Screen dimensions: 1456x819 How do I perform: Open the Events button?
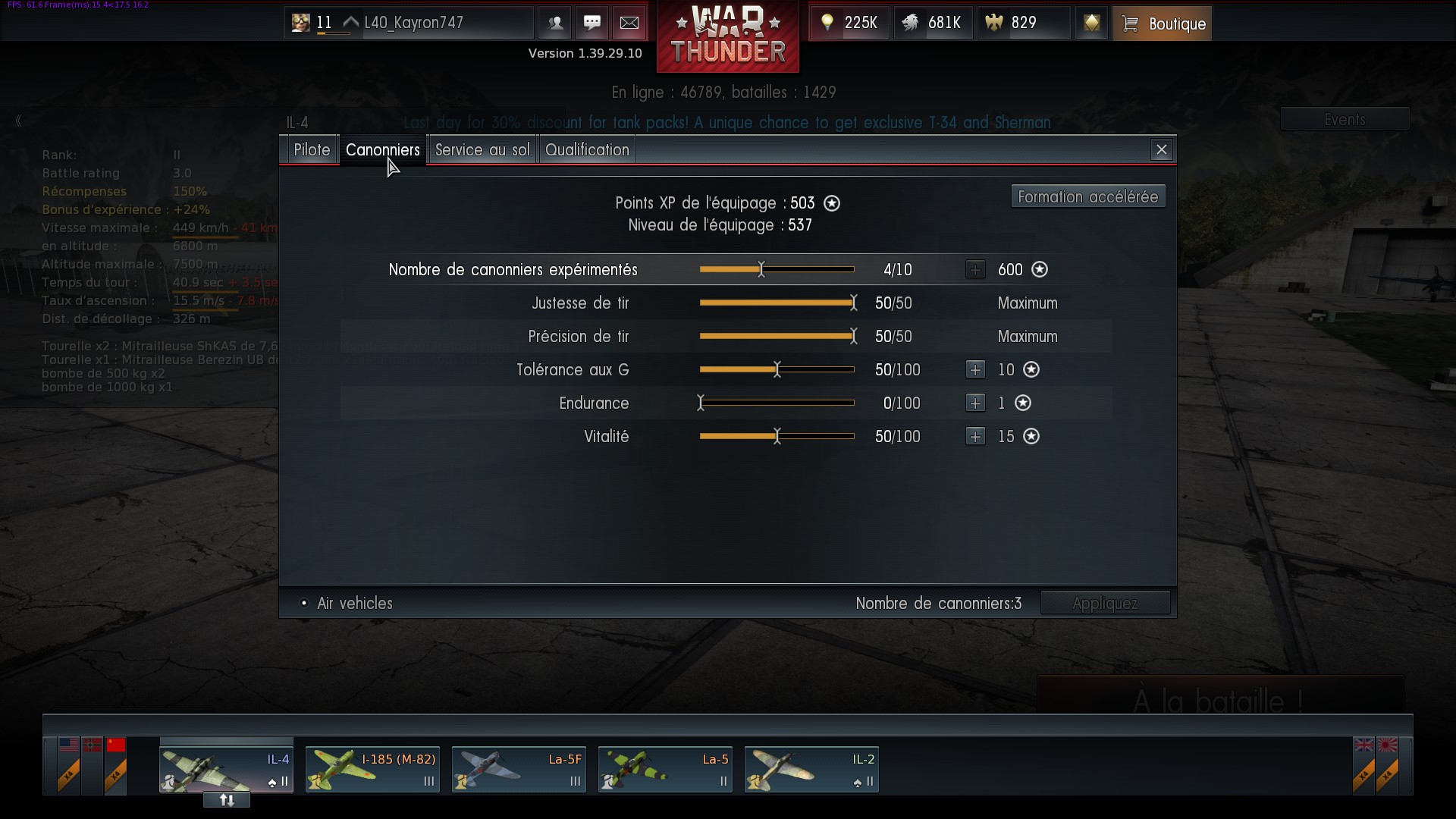pos(1345,120)
